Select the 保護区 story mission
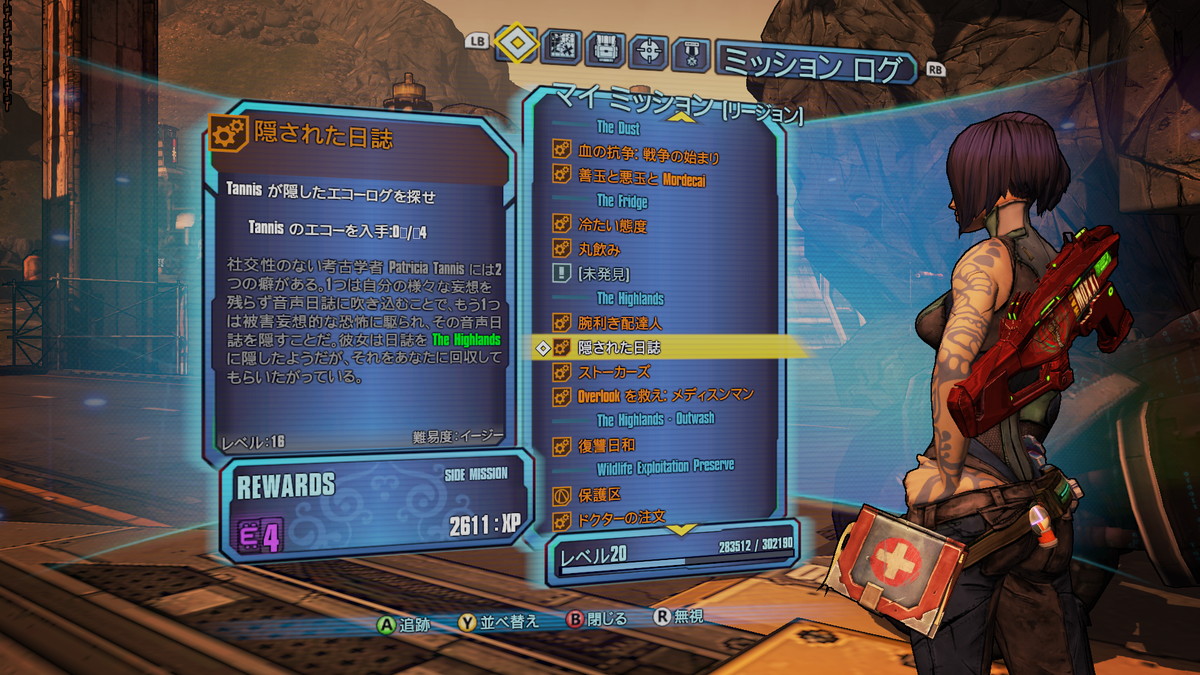The height and width of the screenshot is (675, 1200). pos(600,495)
